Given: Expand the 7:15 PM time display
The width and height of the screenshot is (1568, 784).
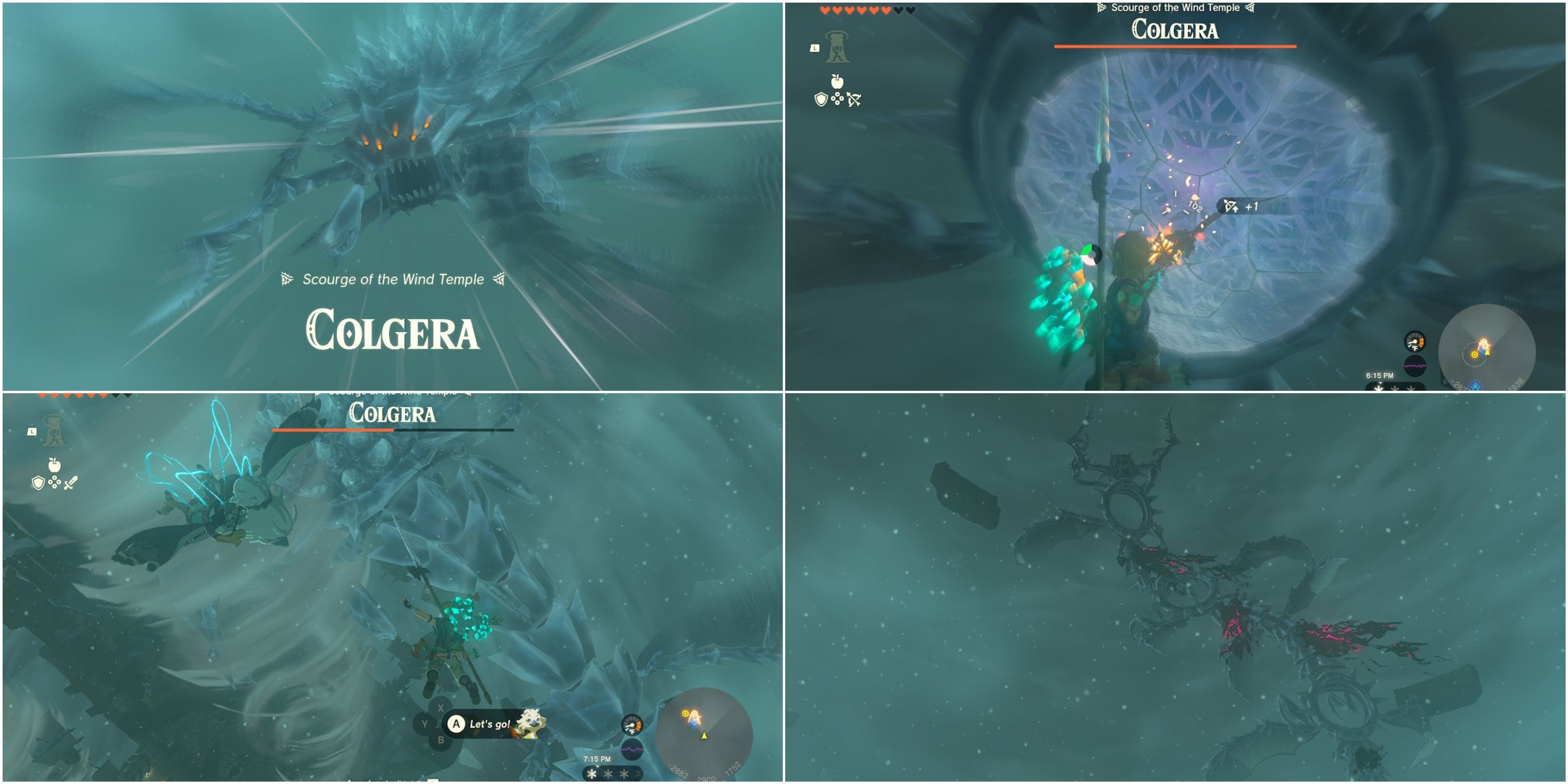Looking at the screenshot, I should [597, 759].
